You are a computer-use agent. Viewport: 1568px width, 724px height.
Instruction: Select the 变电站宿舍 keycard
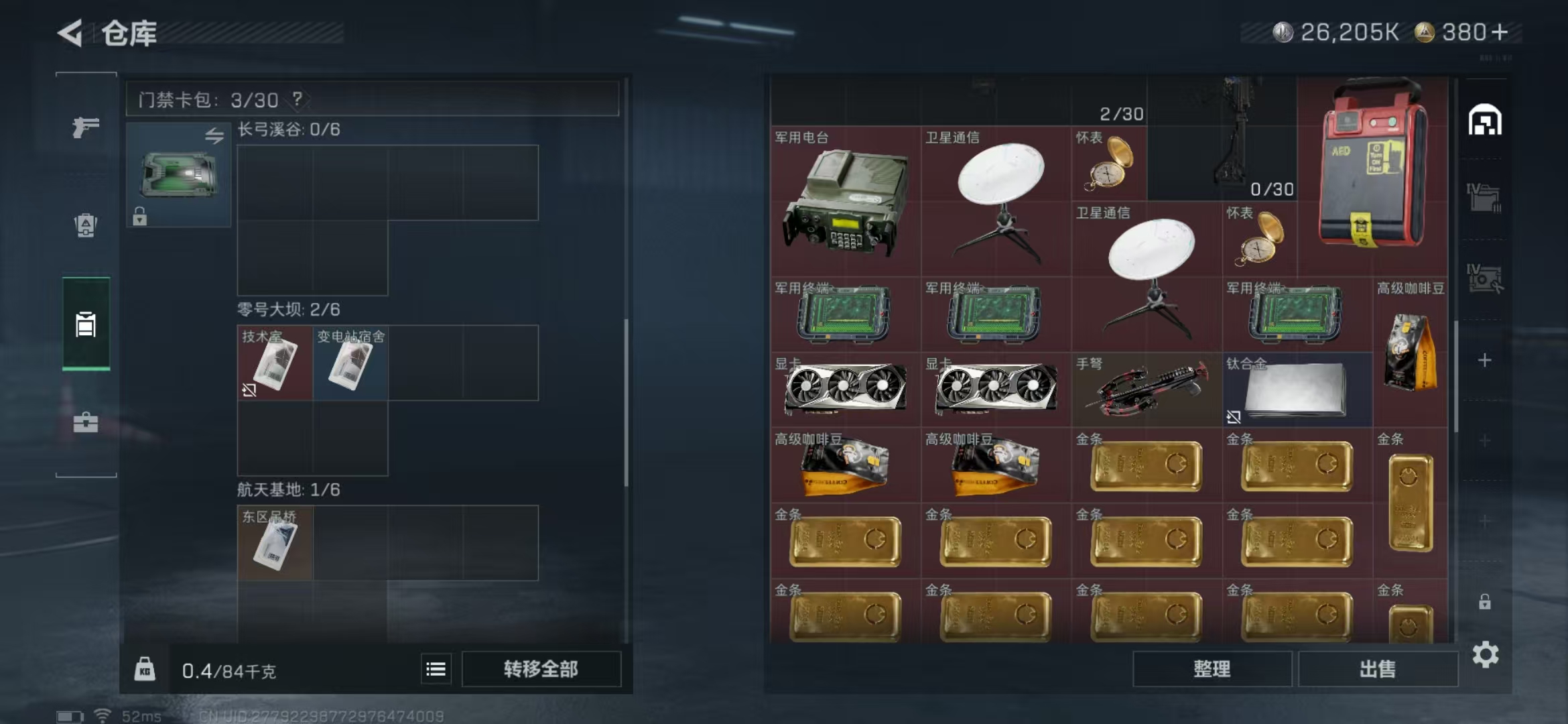pos(350,363)
